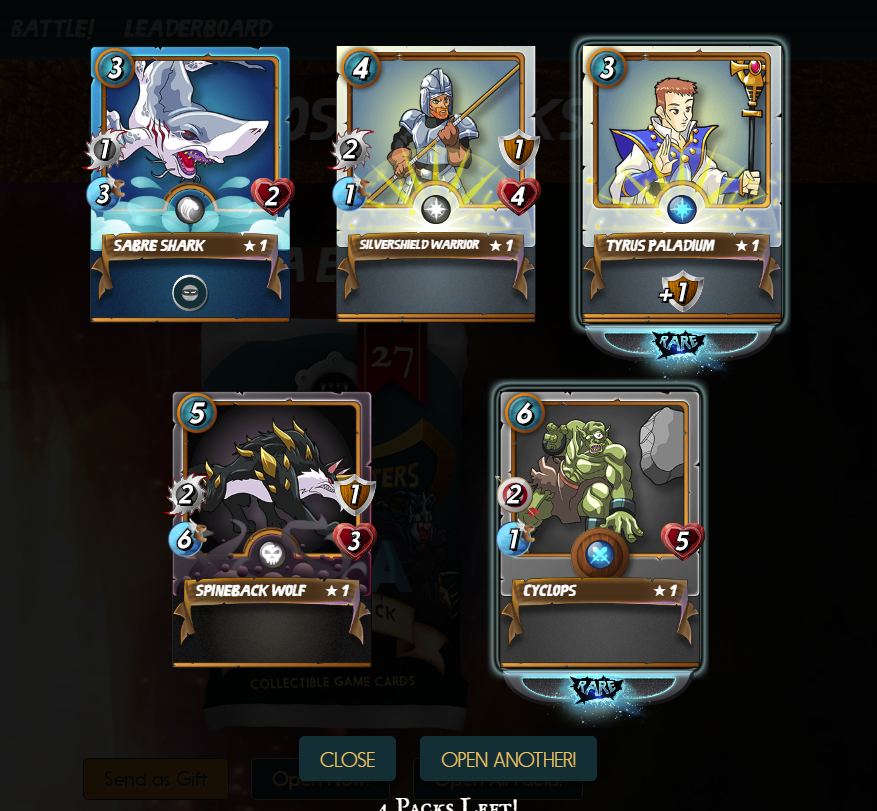Open the Leaderboard tab
Screen dimensions: 877x811
click(198, 28)
